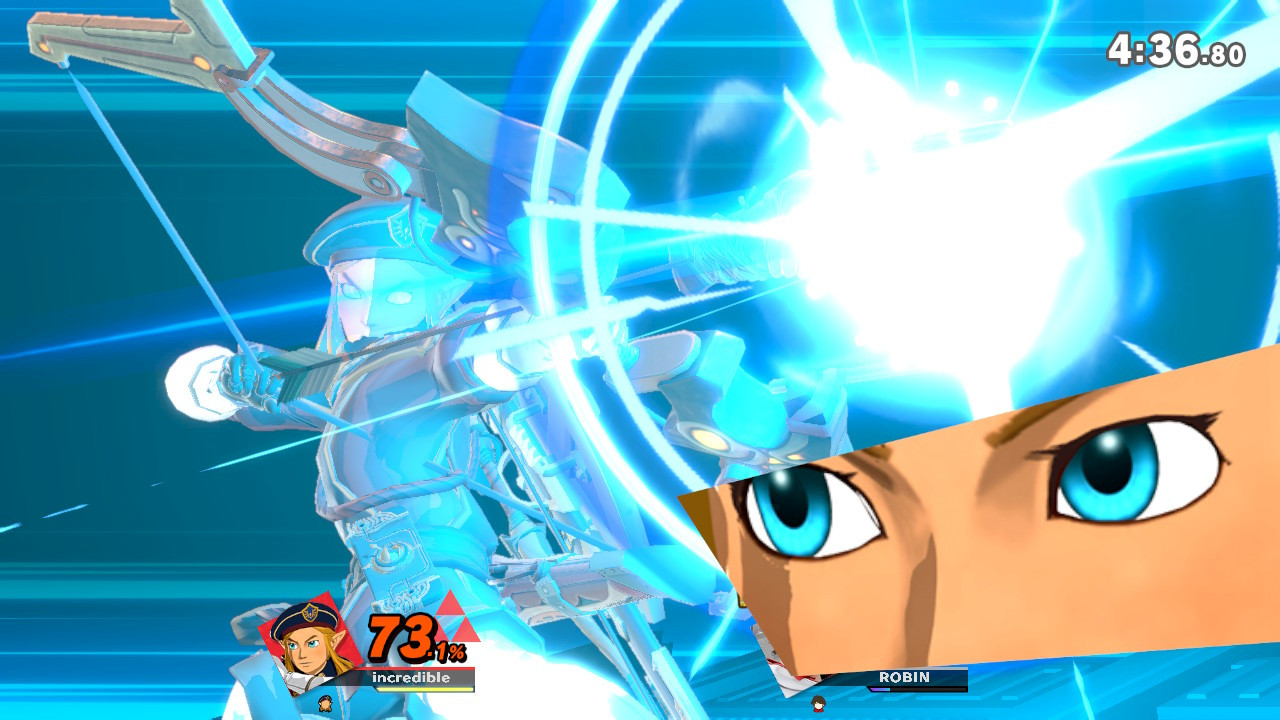Viewport: 1280px width, 720px height.
Task: Click Robin's tiny stock icon
Action: click(x=818, y=704)
